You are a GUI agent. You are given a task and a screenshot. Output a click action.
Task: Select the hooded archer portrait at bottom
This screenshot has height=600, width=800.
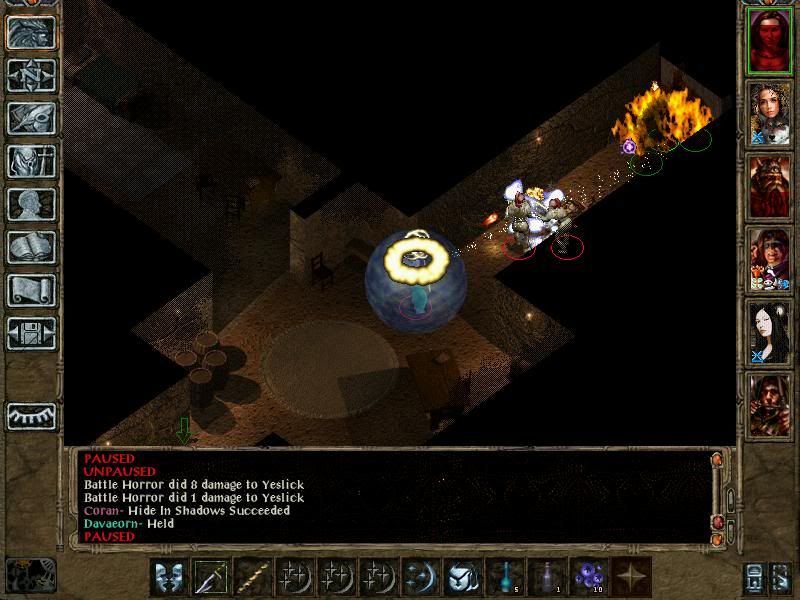[769, 404]
